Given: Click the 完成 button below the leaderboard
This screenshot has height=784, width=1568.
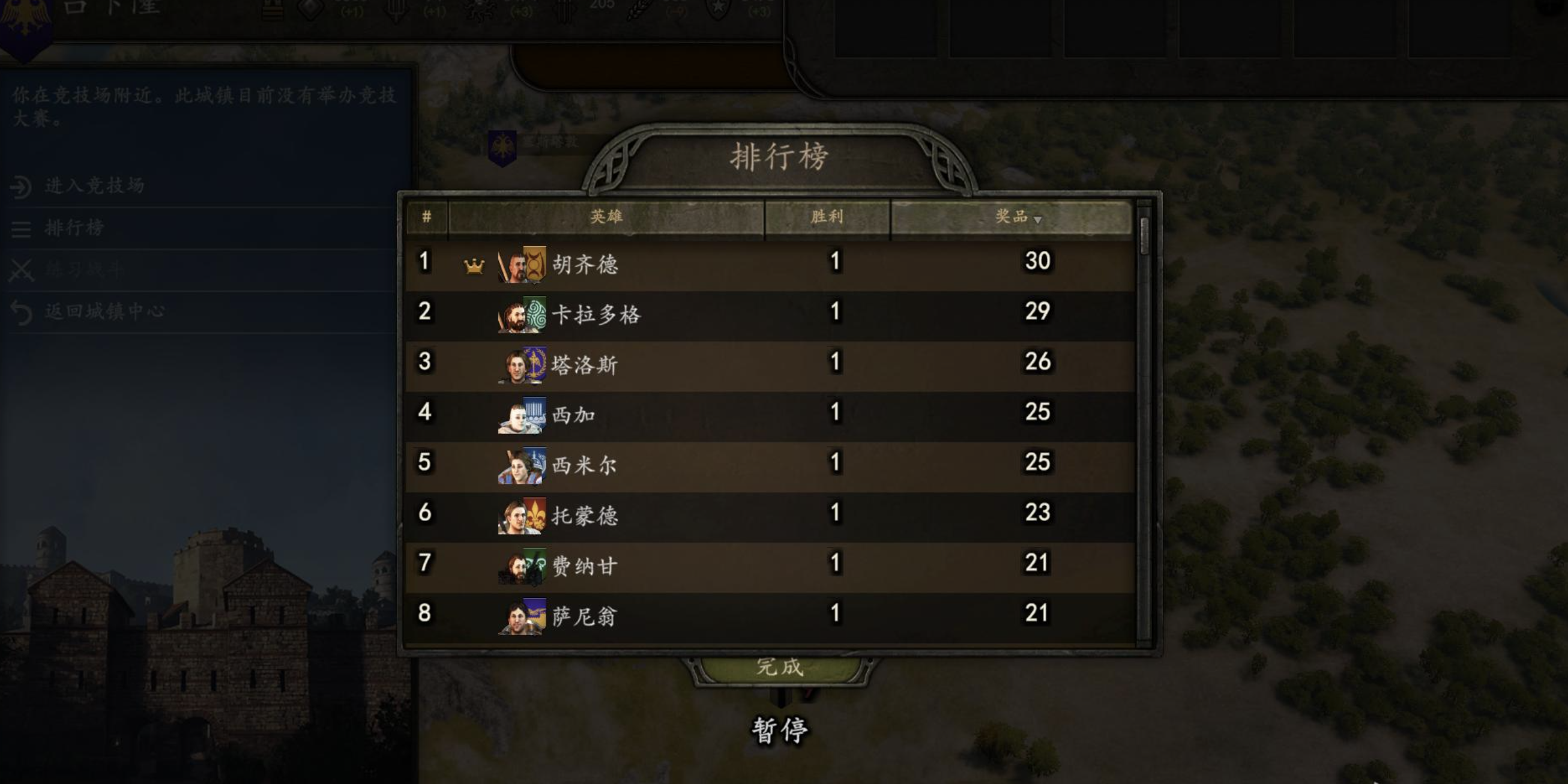Looking at the screenshot, I should tap(782, 668).
